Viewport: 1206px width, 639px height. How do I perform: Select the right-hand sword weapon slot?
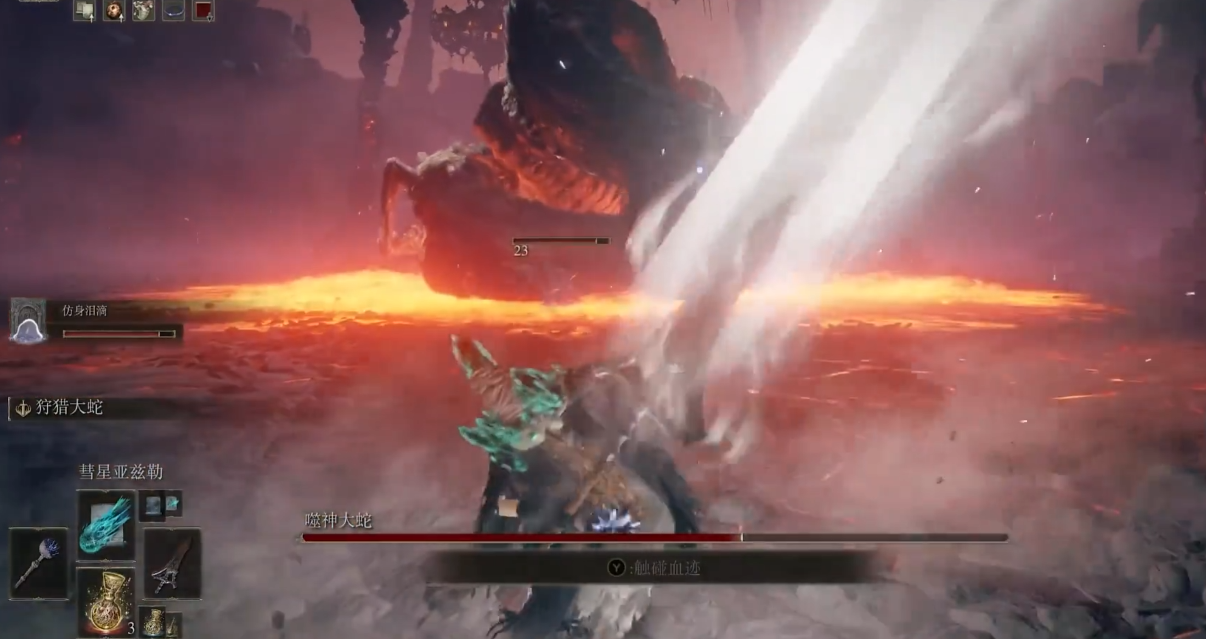tap(172, 563)
